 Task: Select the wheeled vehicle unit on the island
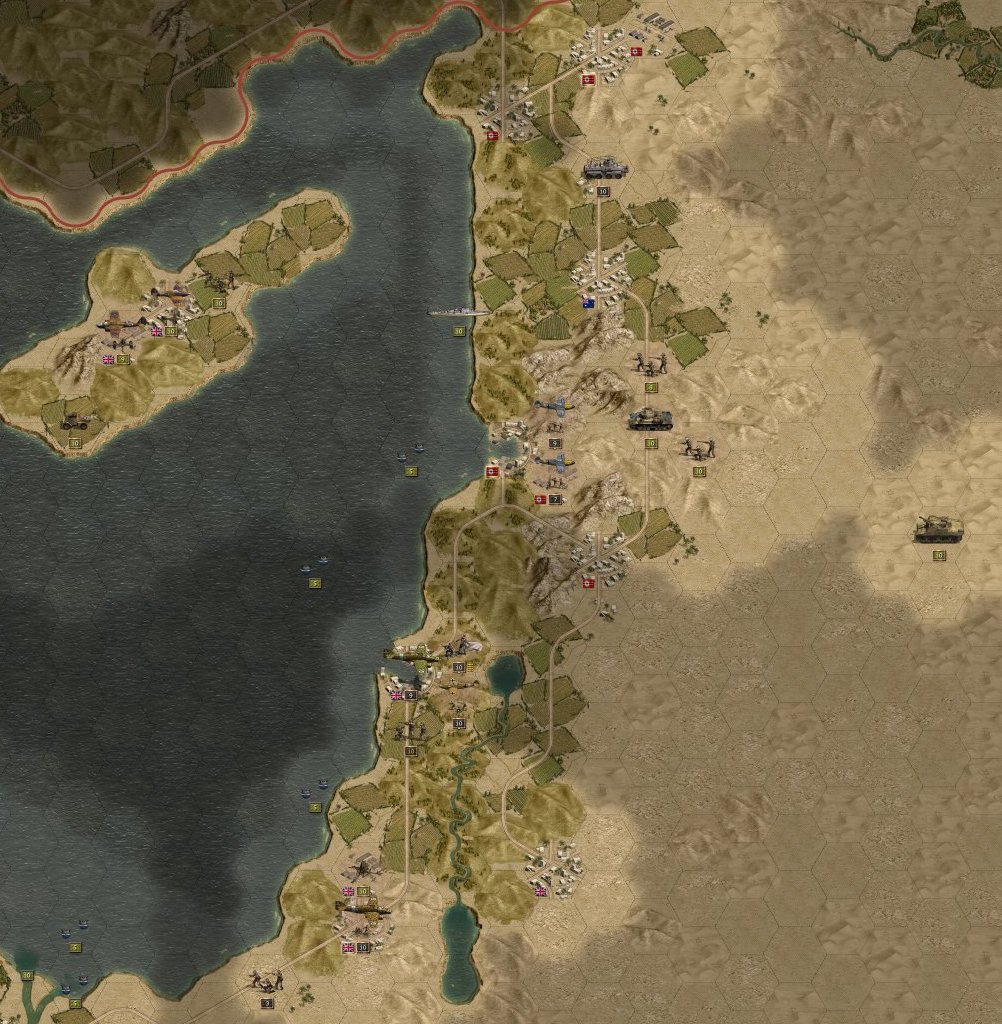click(75, 423)
